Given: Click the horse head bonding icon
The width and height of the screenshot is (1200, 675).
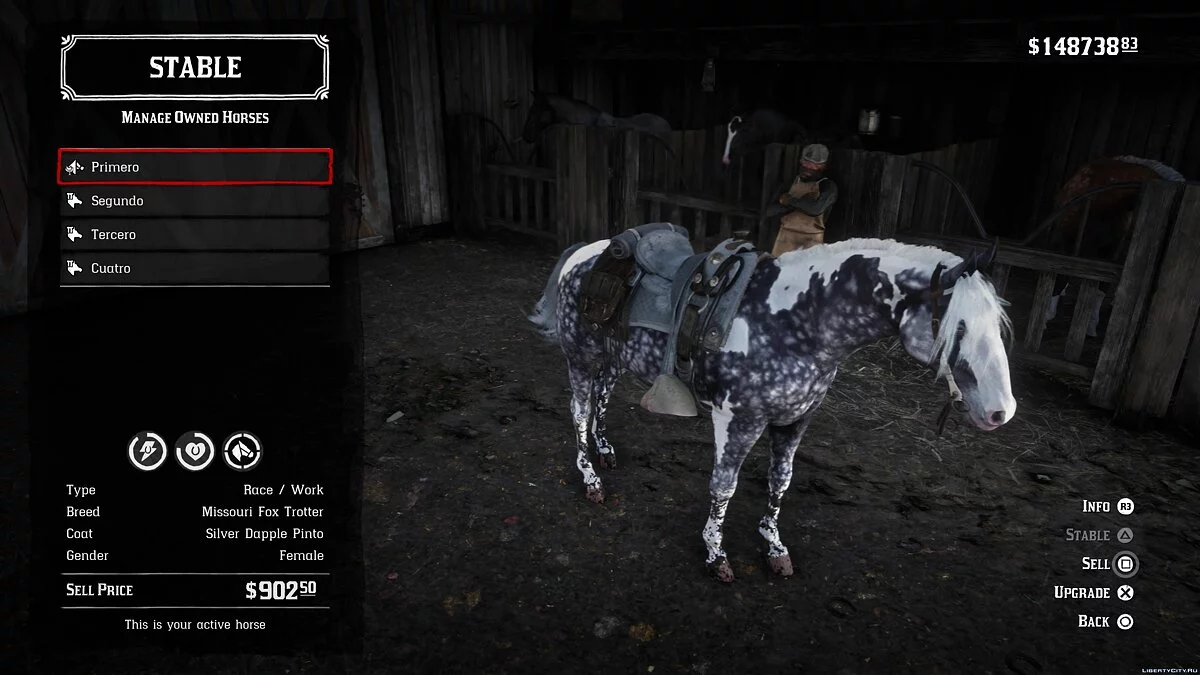Looking at the screenshot, I should click(242, 452).
